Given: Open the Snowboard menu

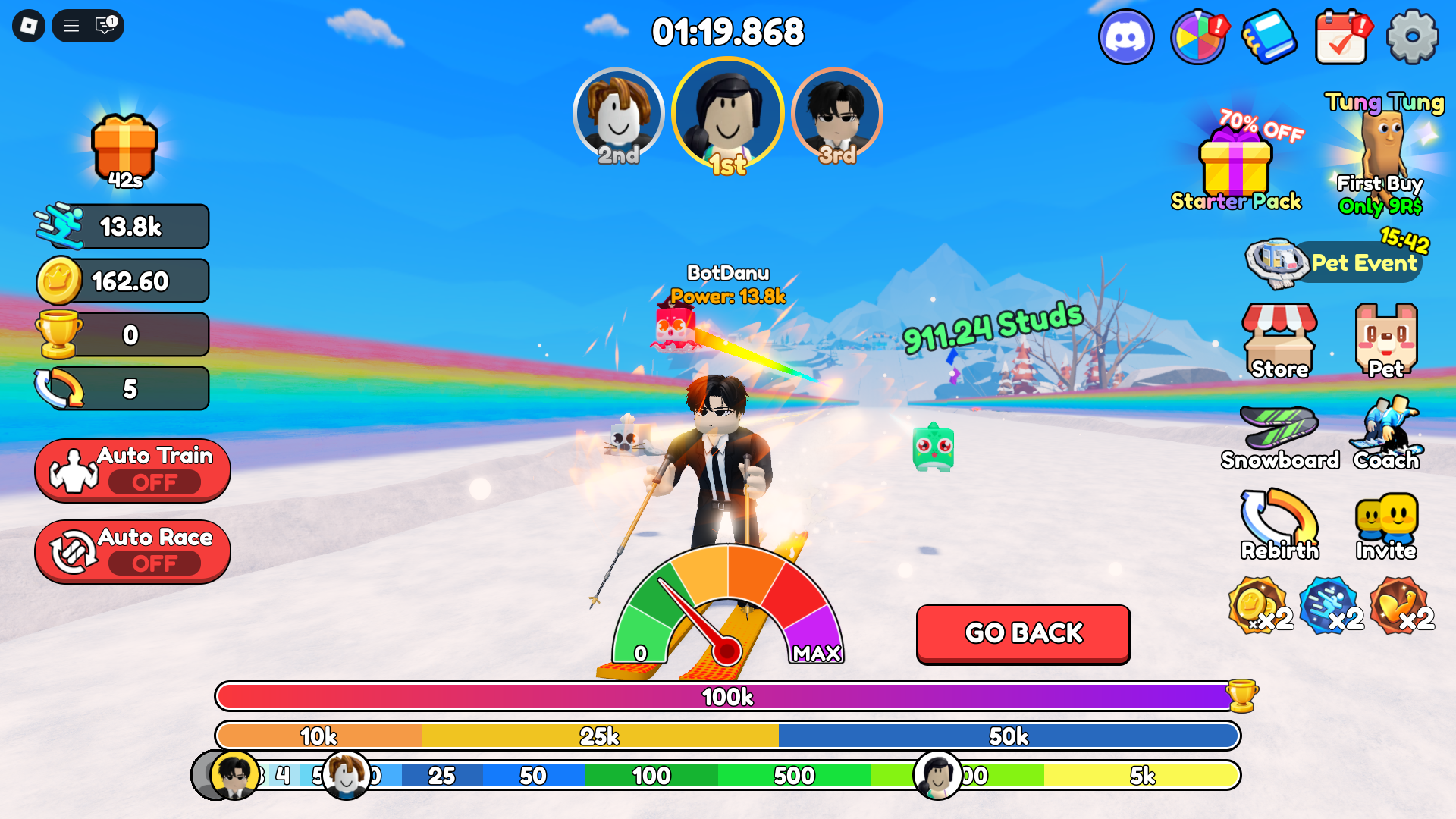Looking at the screenshot, I should (x=1279, y=438).
